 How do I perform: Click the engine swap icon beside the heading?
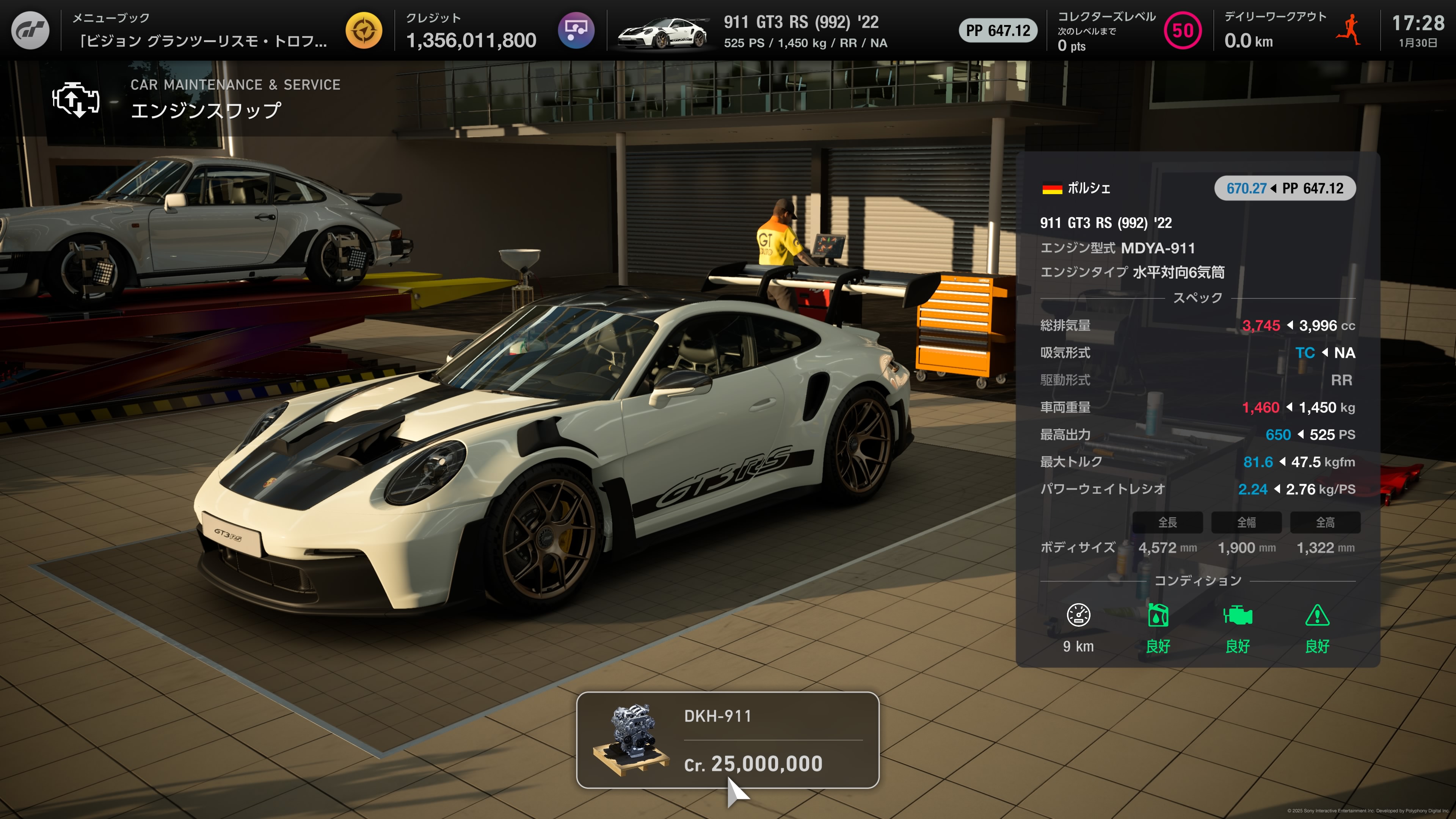[x=75, y=100]
